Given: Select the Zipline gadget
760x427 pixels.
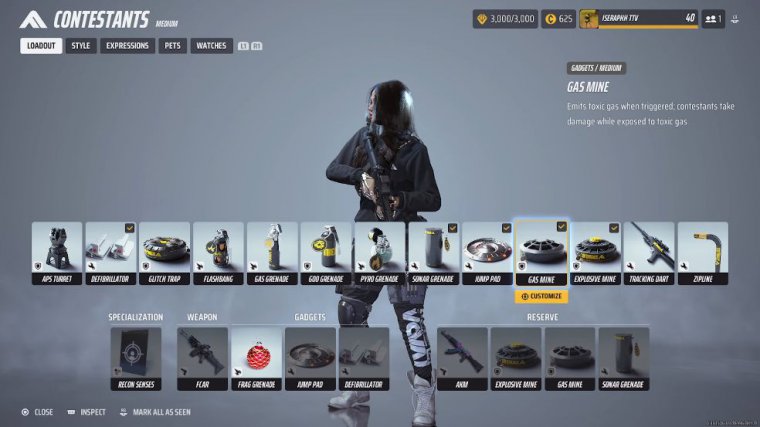Looking at the screenshot, I should coord(703,253).
